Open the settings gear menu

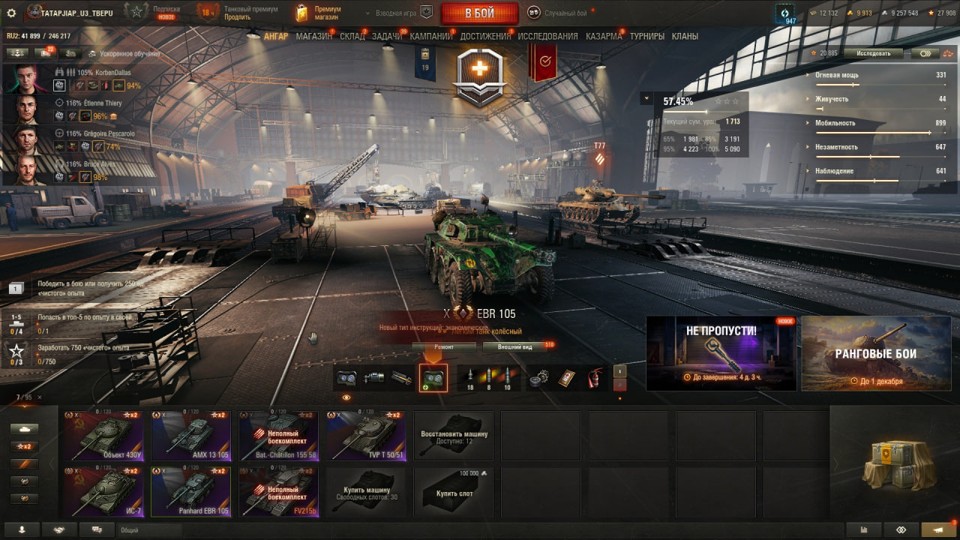(x=12, y=13)
